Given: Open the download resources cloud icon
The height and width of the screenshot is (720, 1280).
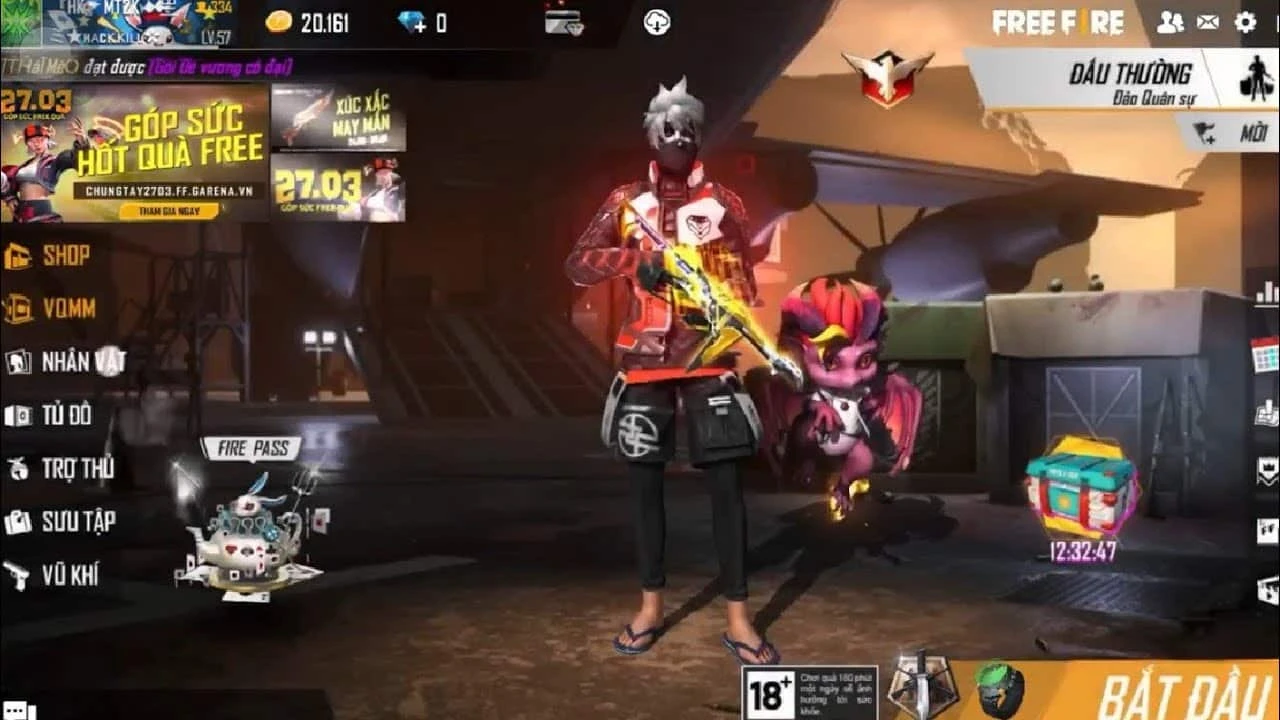Looking at the screenshot, I should point(657,22).
